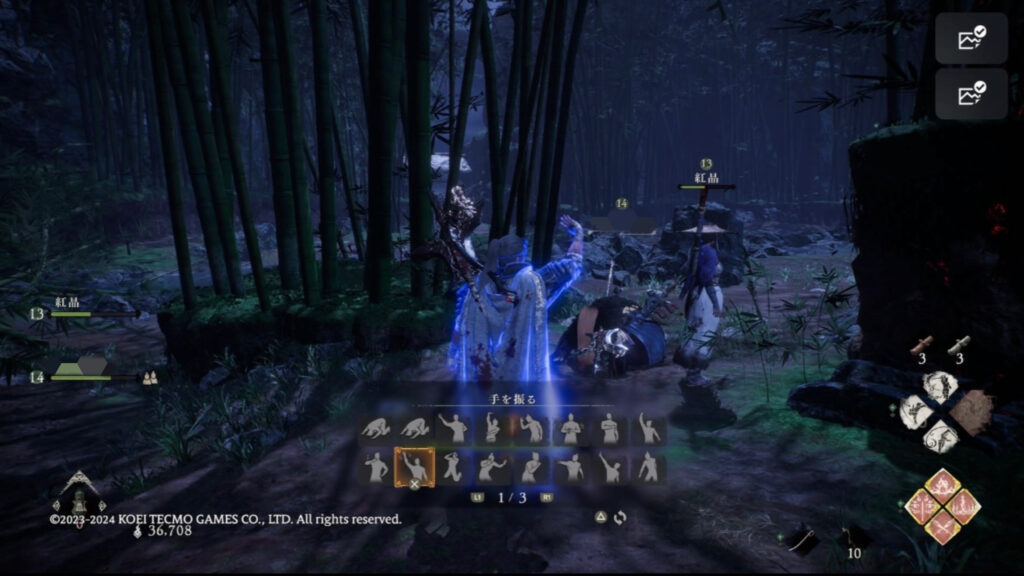The height and width of the screenshot is (576, 1024).
Task: Select the highlighted hand-wave emote
Action: (413, 465)
